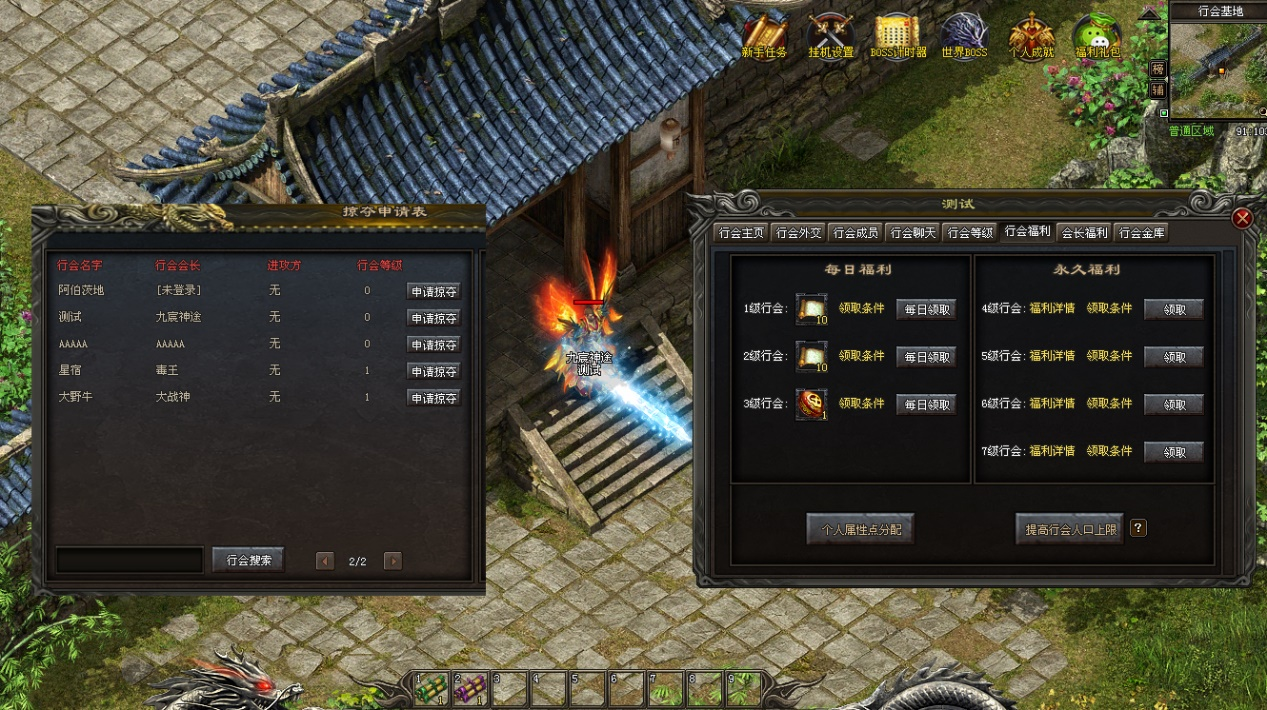Claim the 7级行会 permanent reward
The height and width of the screenshot is (710, 1267).
pyautogui.click(x=1173, y=452)
